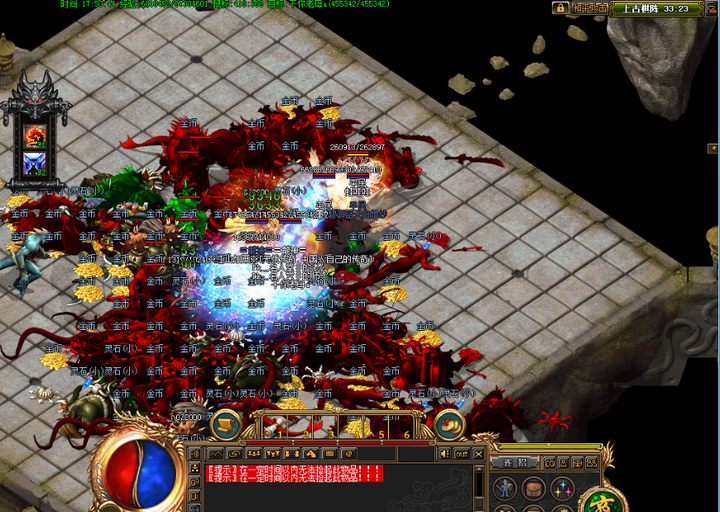Collapse the top-right red arrow button
Viewport: 720px width, 512px height.
pyautogui.click(x=710, y=8)
